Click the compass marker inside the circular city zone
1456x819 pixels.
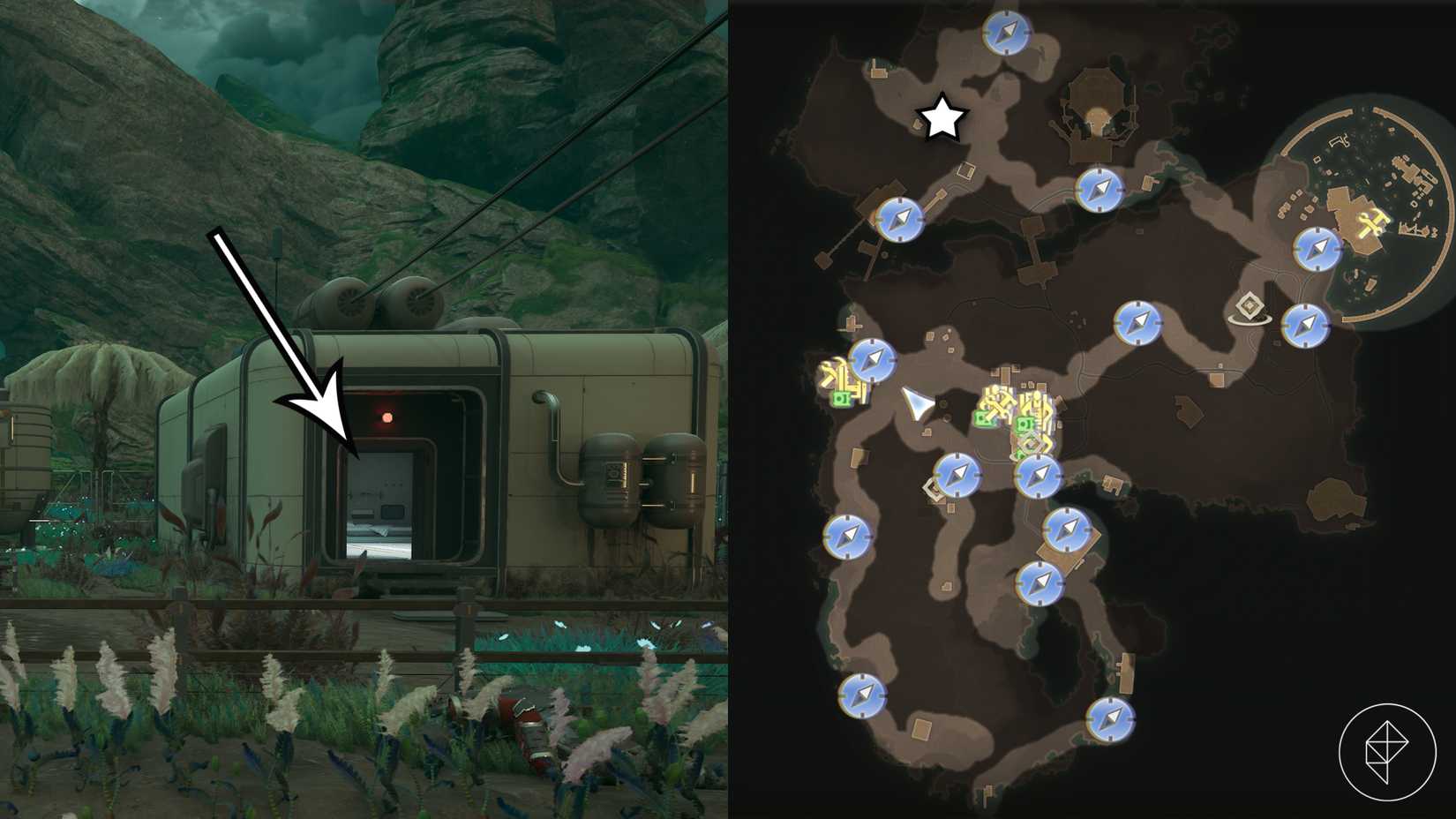pyautogui.click(x=1317, y=249)
